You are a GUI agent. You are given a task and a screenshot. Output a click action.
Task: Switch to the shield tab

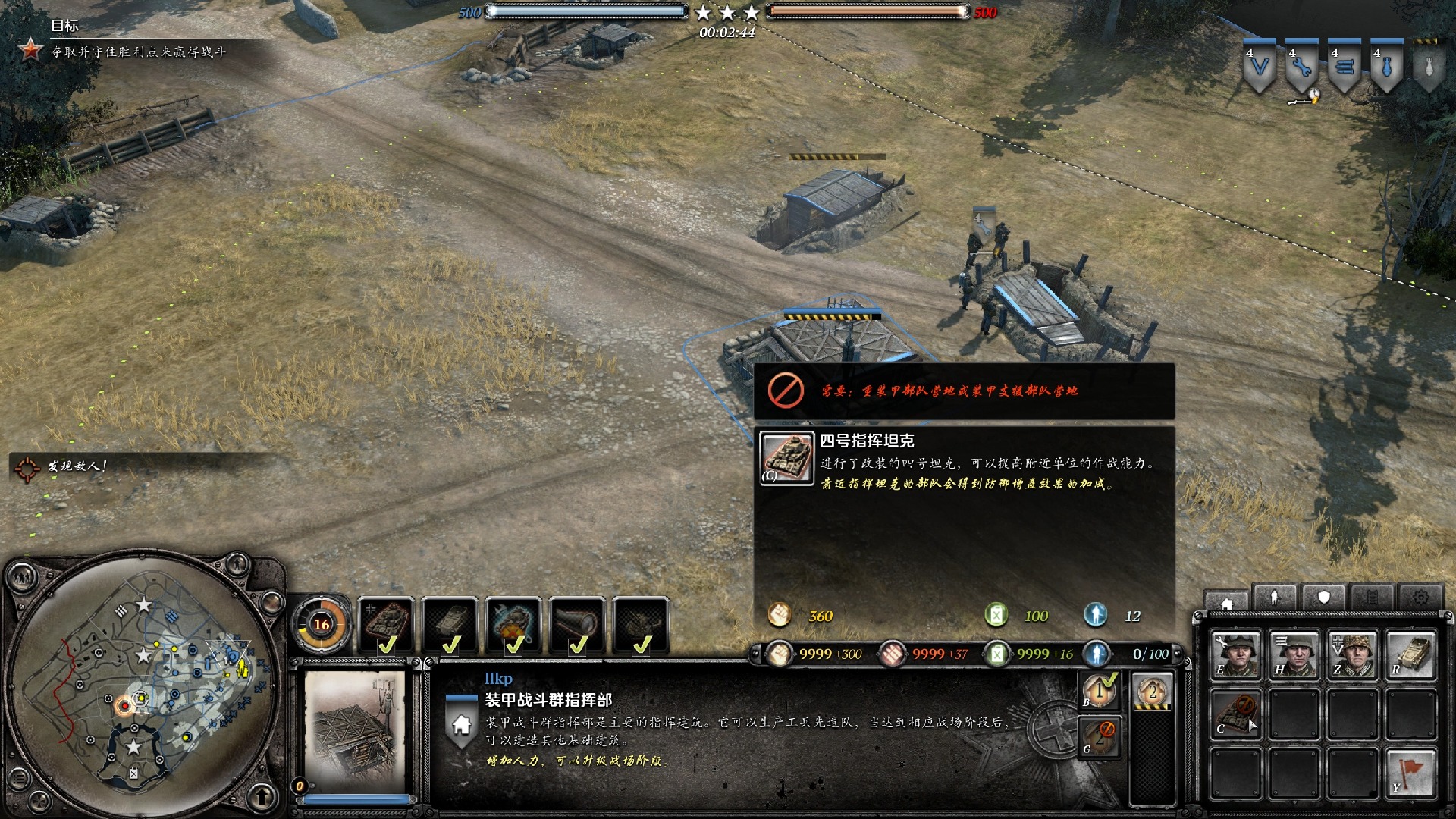(x=1323, y=598)
